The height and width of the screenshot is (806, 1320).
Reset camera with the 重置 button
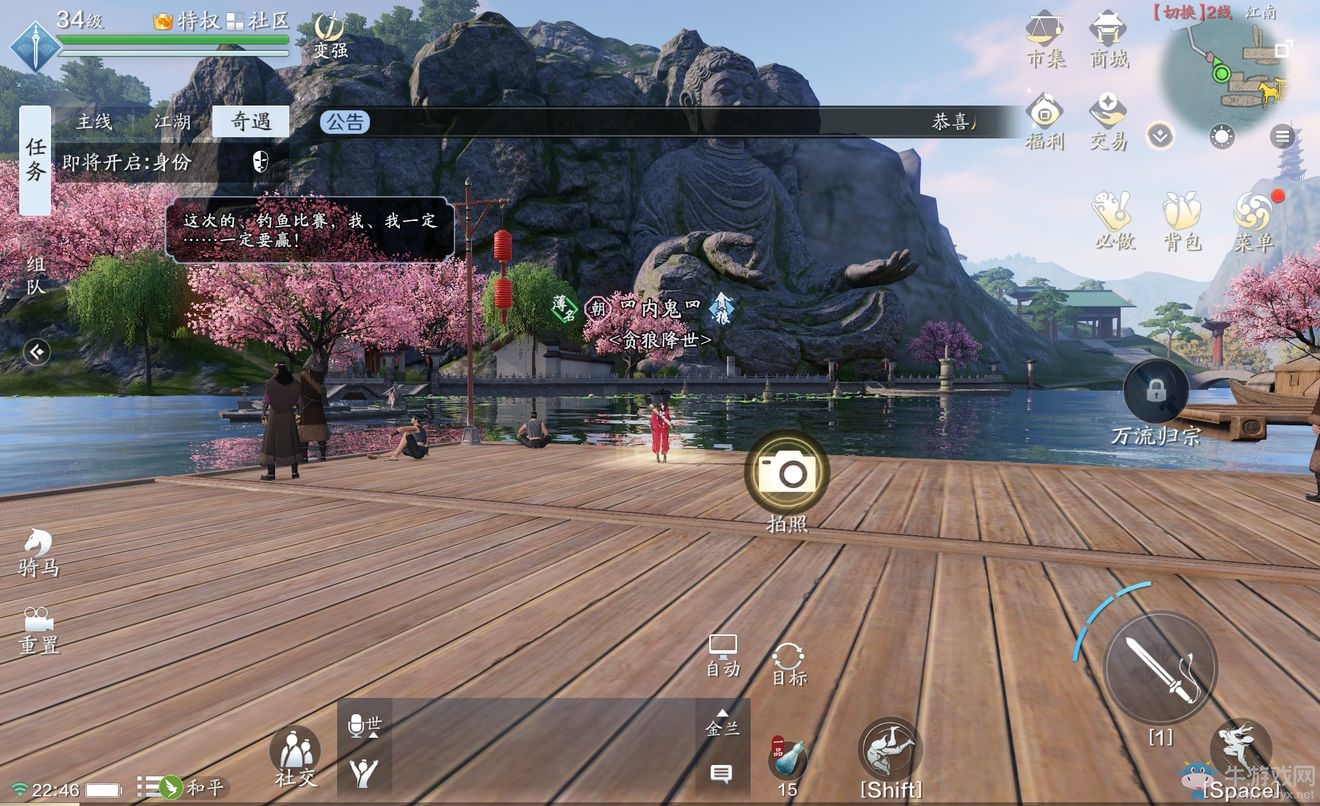point(39,629)
